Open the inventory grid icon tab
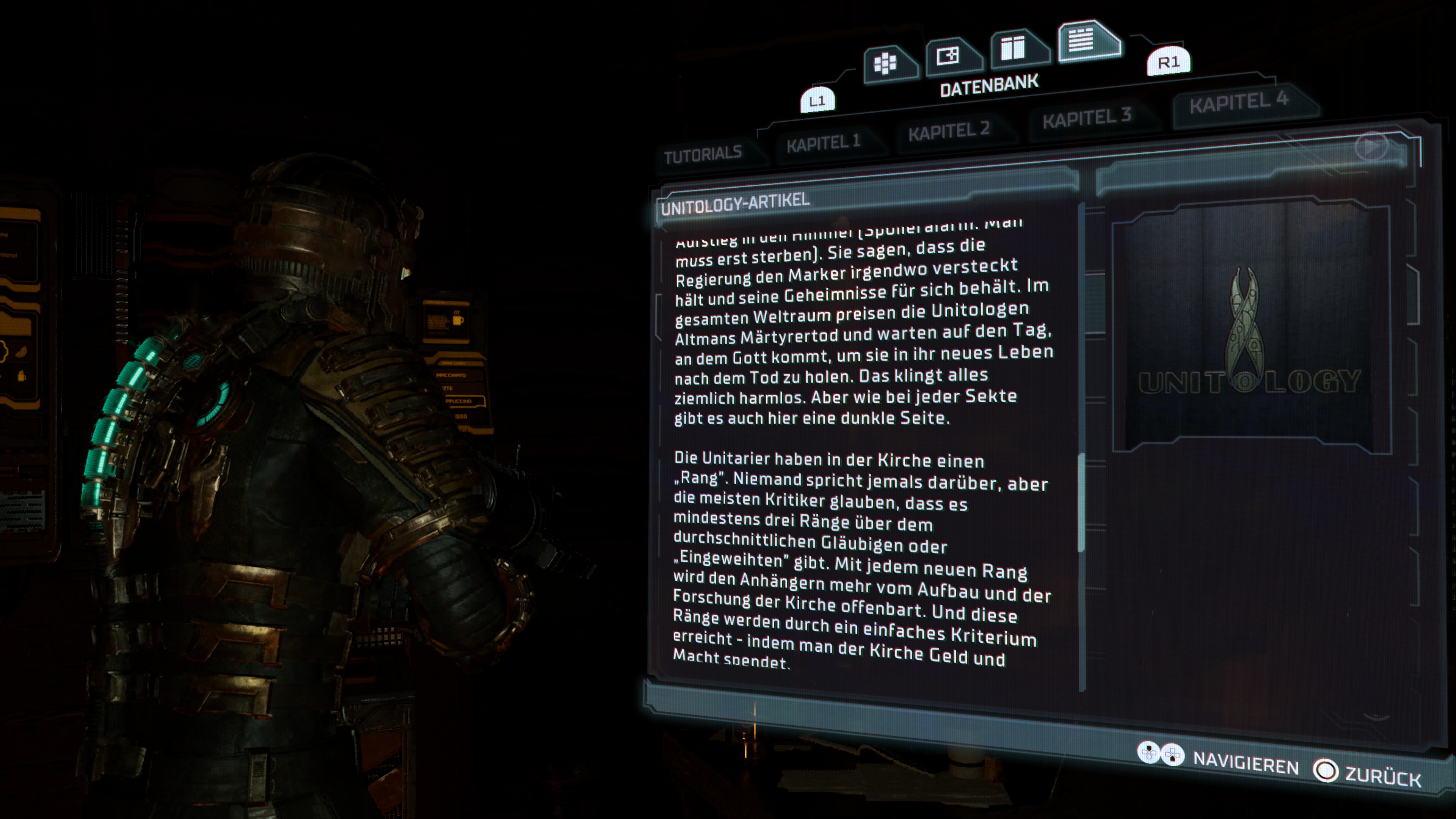Viewport: 1456px width, 819px height. click(886, 63)
